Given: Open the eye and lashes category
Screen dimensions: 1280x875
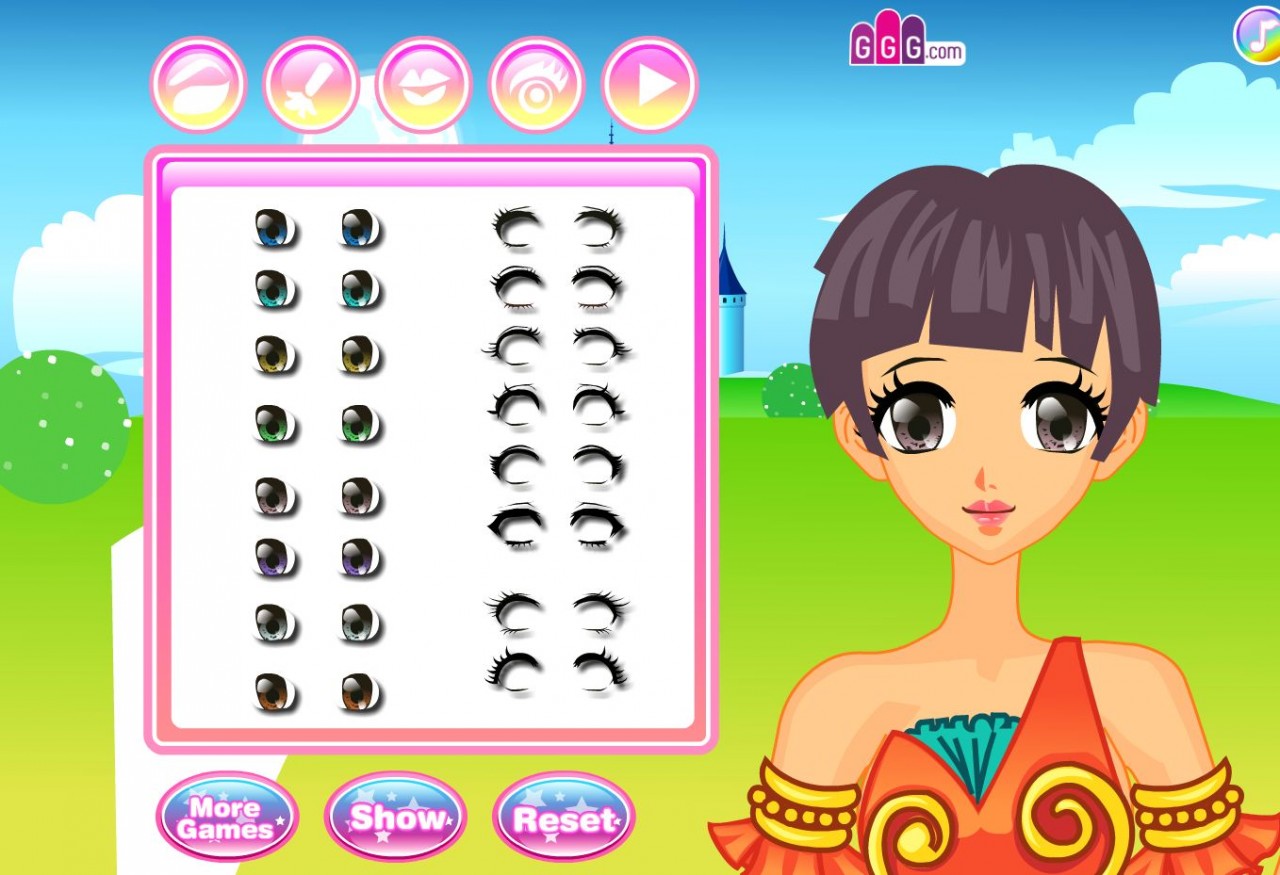Looking at the screenshot, I should (x=536, y=86).
